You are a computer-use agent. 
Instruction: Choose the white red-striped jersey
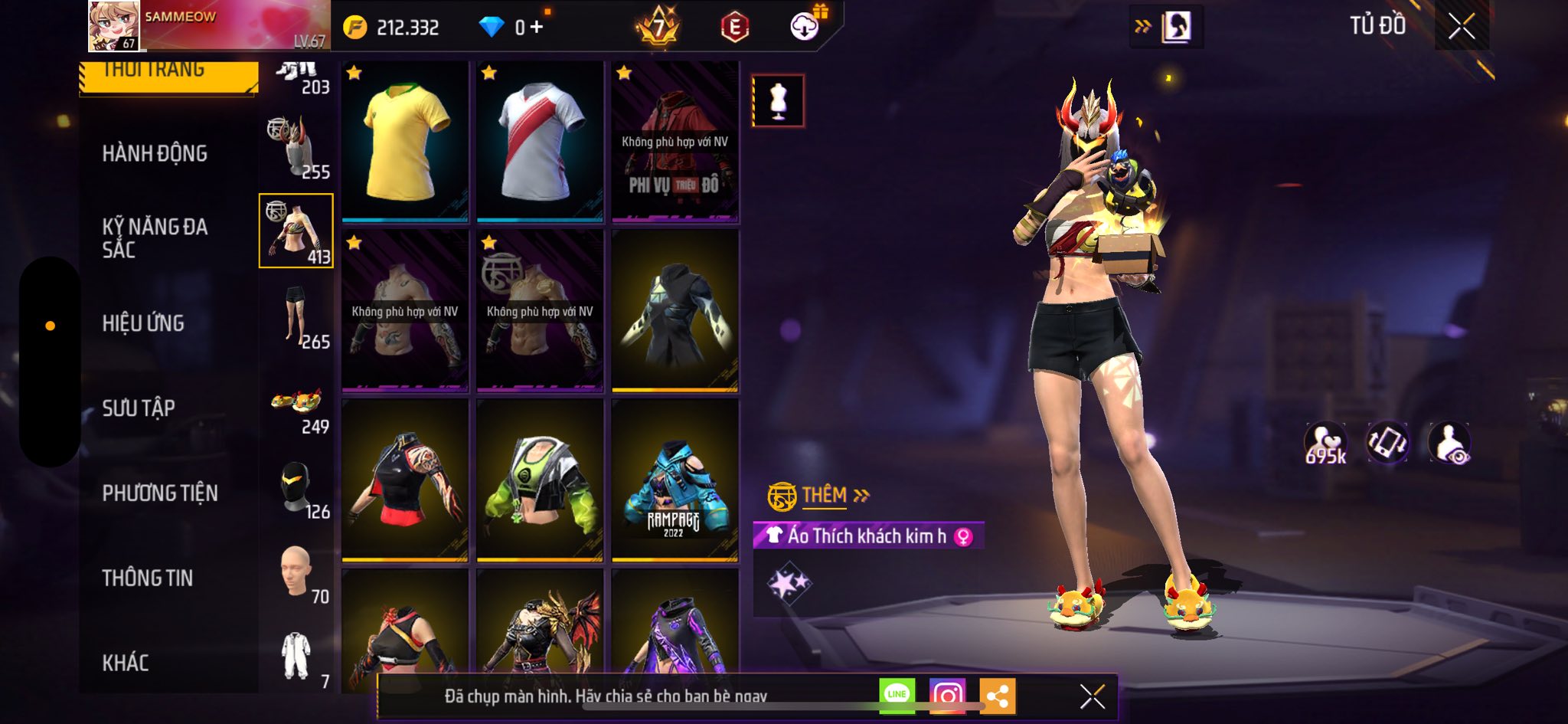point(540,142)
